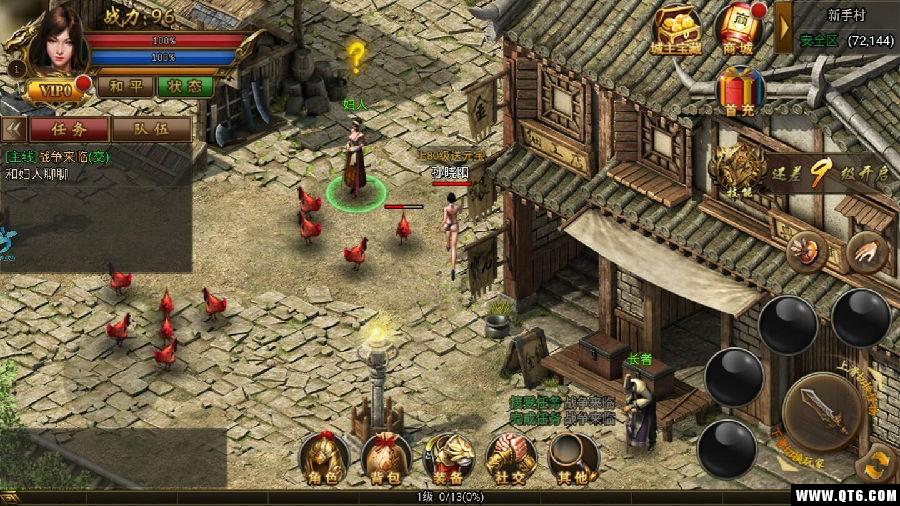Toggle the 和平 attack mode button
Image resolution: width=900 pixels, height=506 pixels.
coord(125,86)
